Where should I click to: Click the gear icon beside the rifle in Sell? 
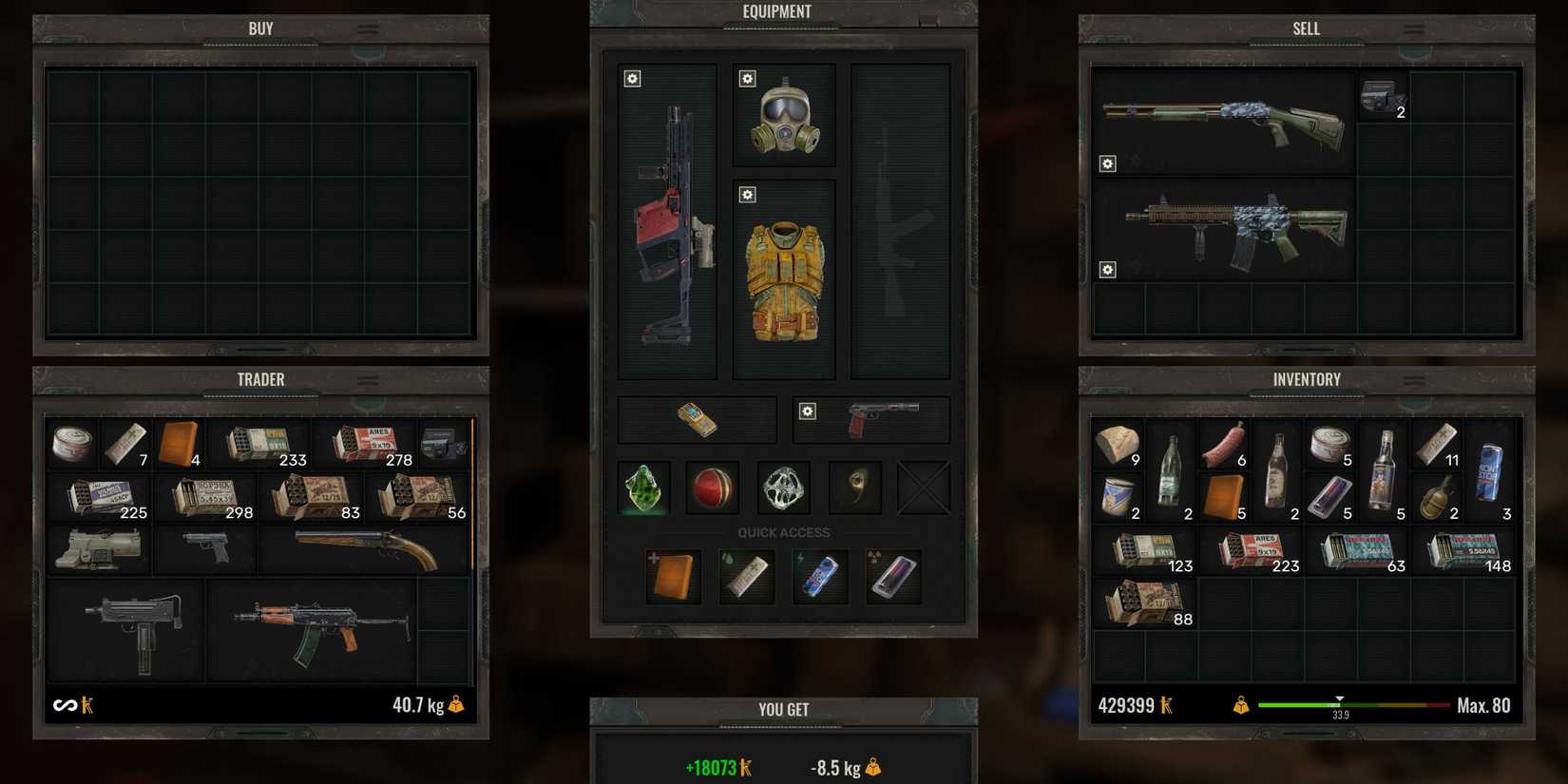1108,270
